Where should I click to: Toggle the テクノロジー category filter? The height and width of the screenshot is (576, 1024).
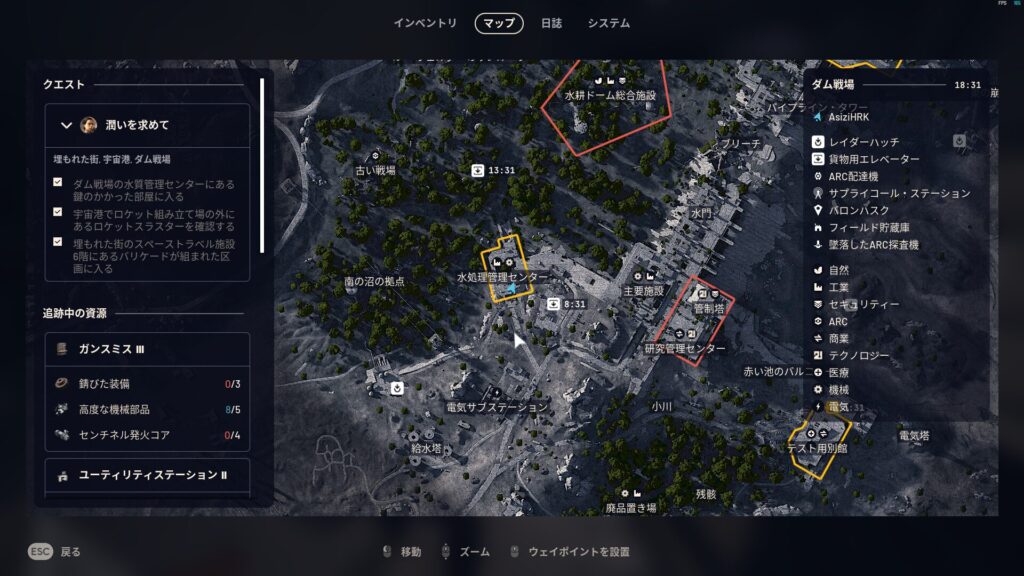[x=859, y=355]
